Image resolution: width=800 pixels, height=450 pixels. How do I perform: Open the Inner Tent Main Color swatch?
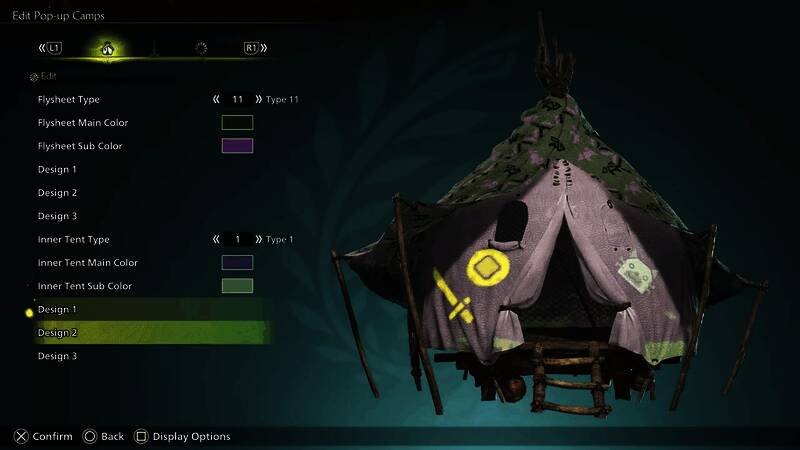pyautogui.click(x=237, y=263)
